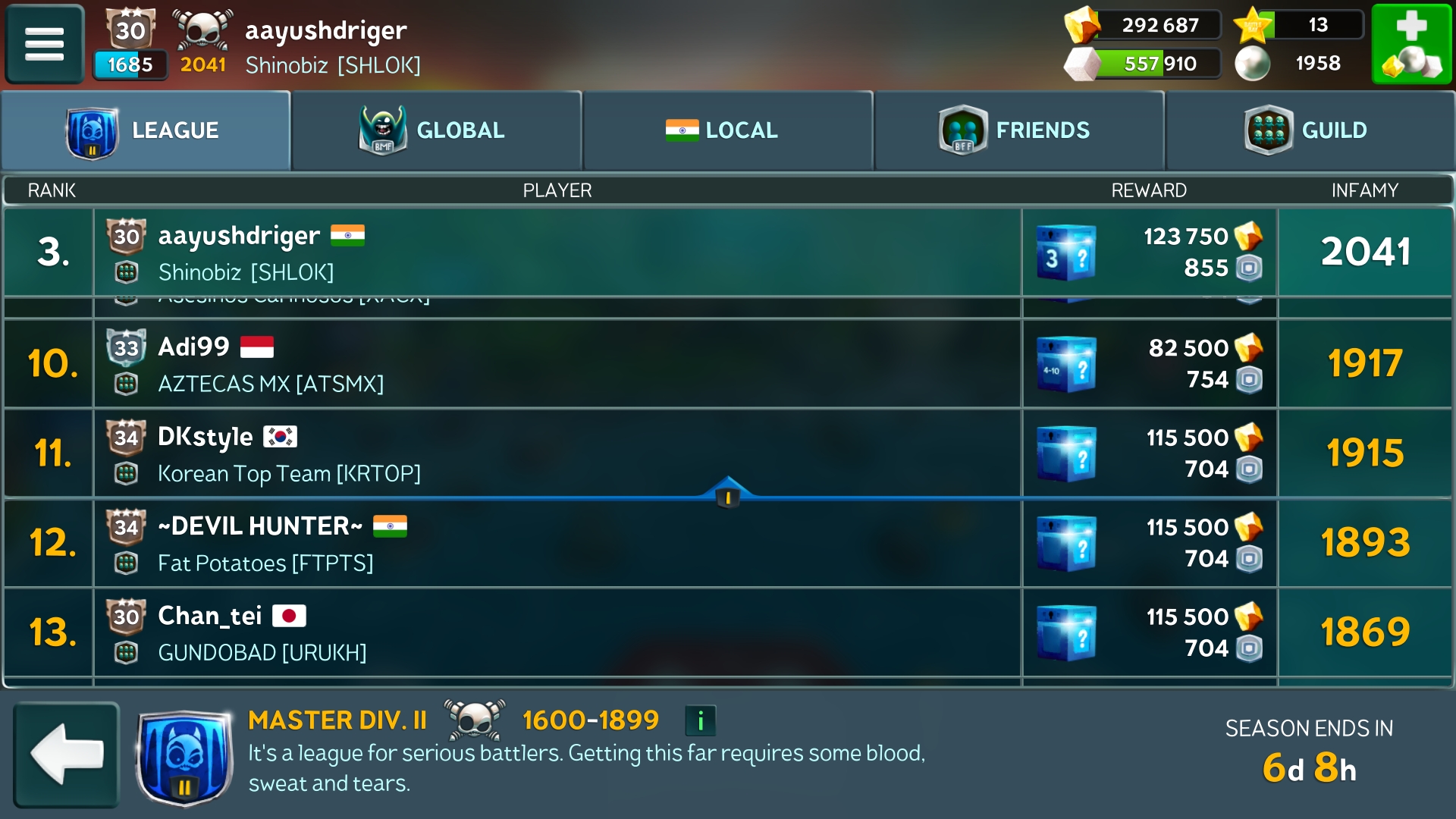1456x819 pixels.
Task: Switch to the Global leaderboard tab
Action: click(x=436, y=130)
